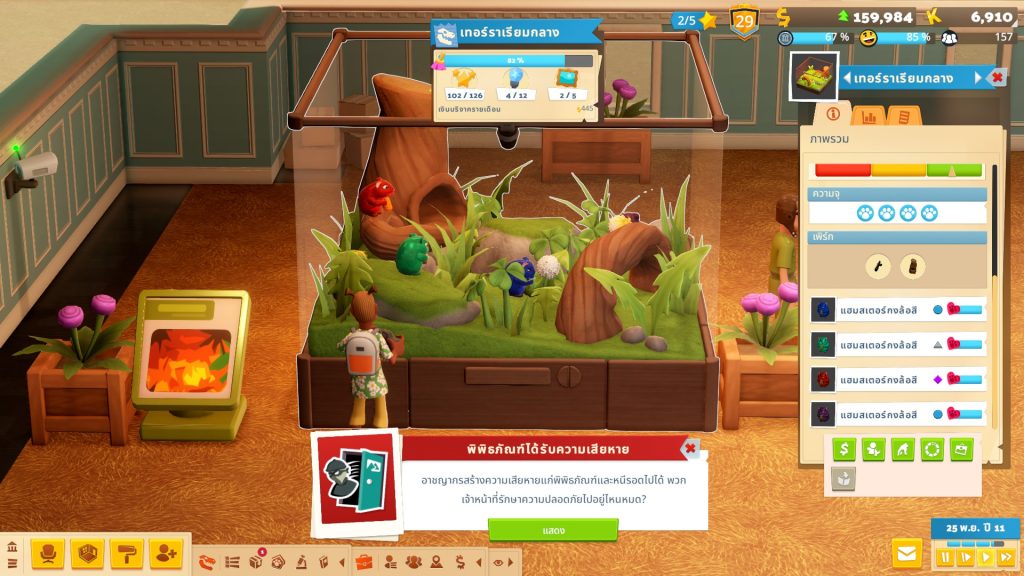Close the museum damage notification
1024x576 pixels.
[x=689, y=448]
